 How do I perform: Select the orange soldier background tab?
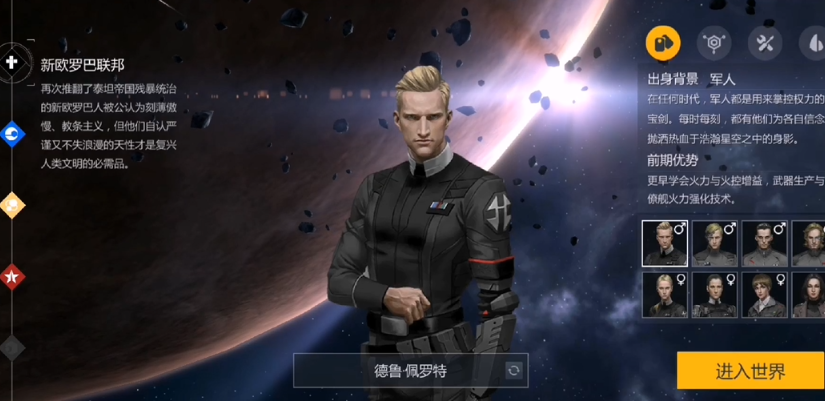coord(663,42)
